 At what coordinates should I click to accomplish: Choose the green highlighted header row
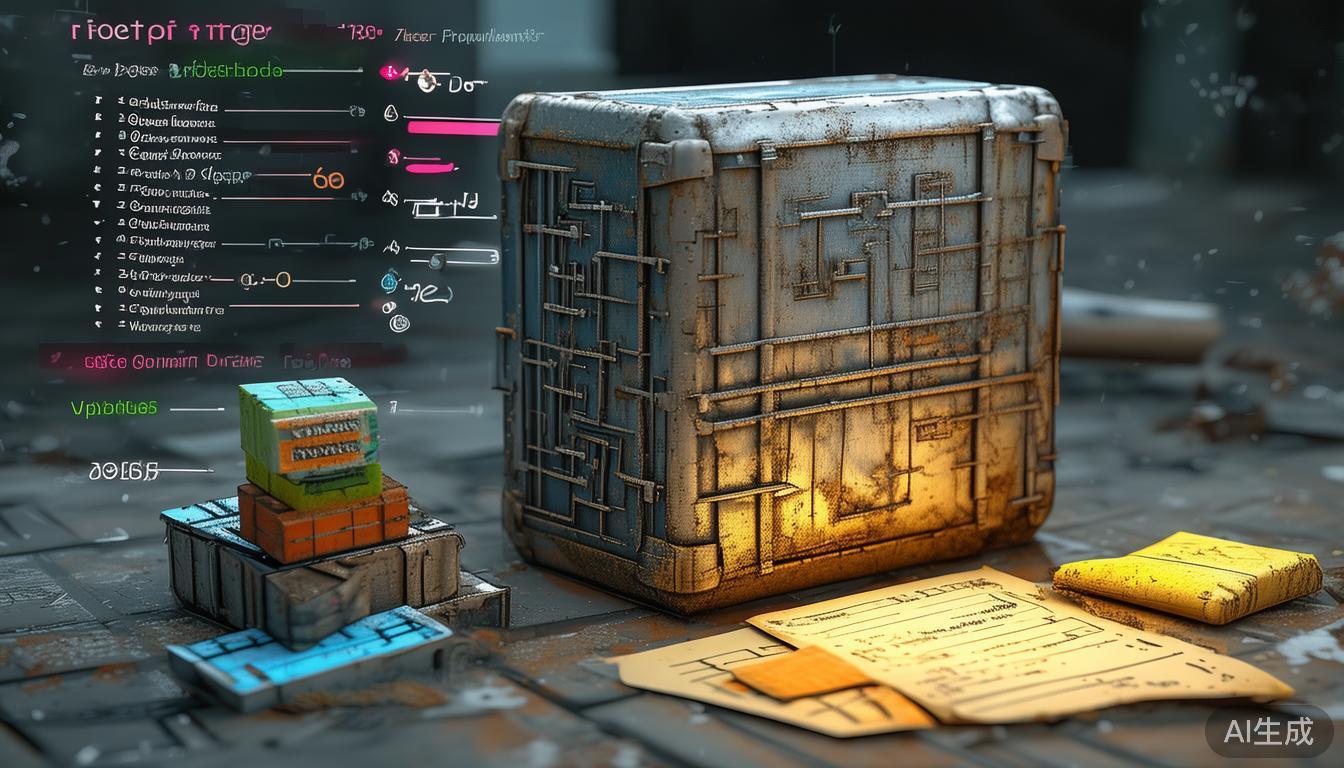click(225, 70)
